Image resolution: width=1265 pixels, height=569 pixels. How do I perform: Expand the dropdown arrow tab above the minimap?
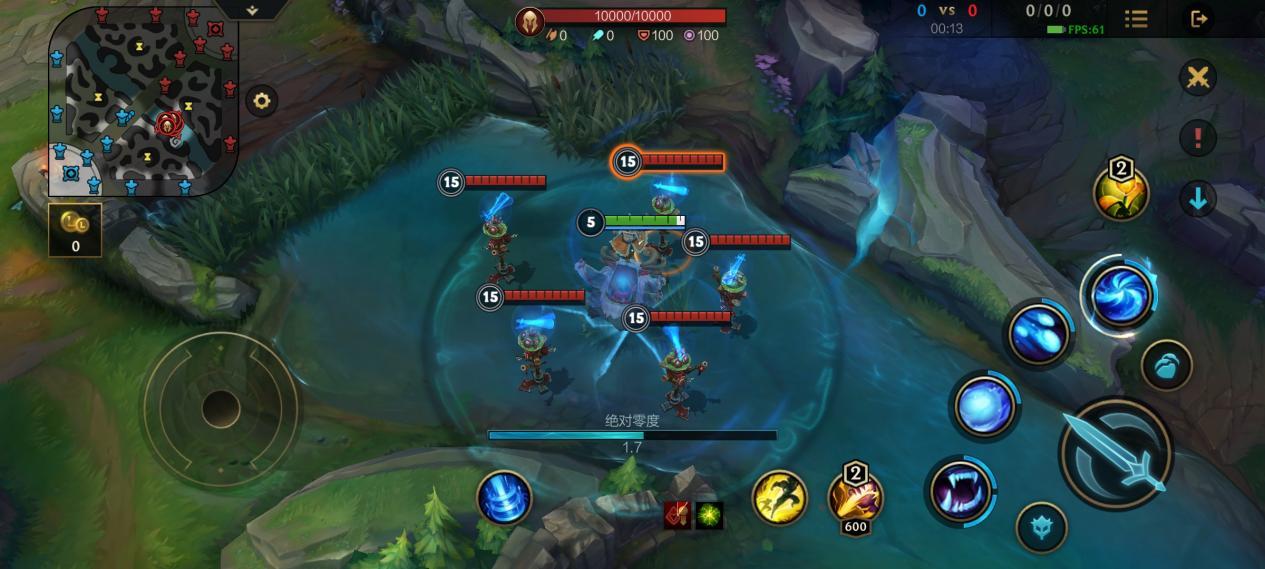pos(252,10)
